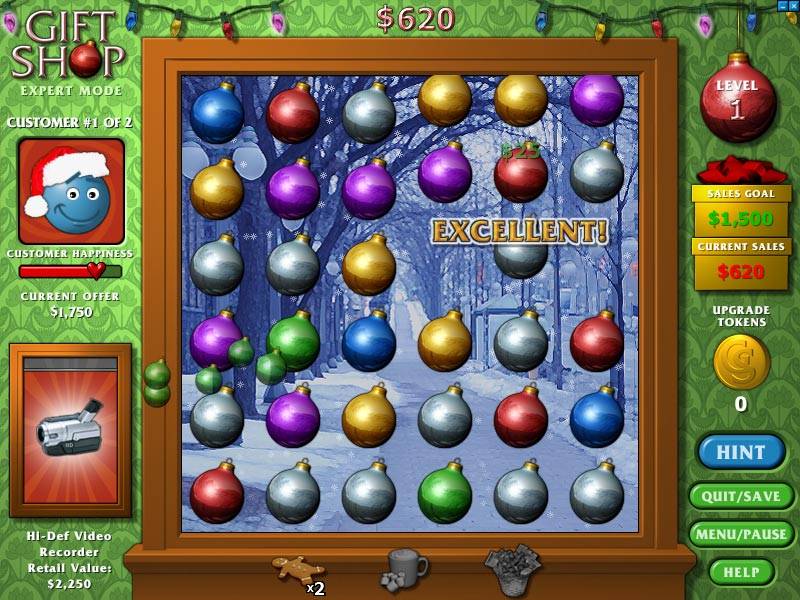
Task: Open the MENU/PAUSE screen
Action: (x=741, y=534)
